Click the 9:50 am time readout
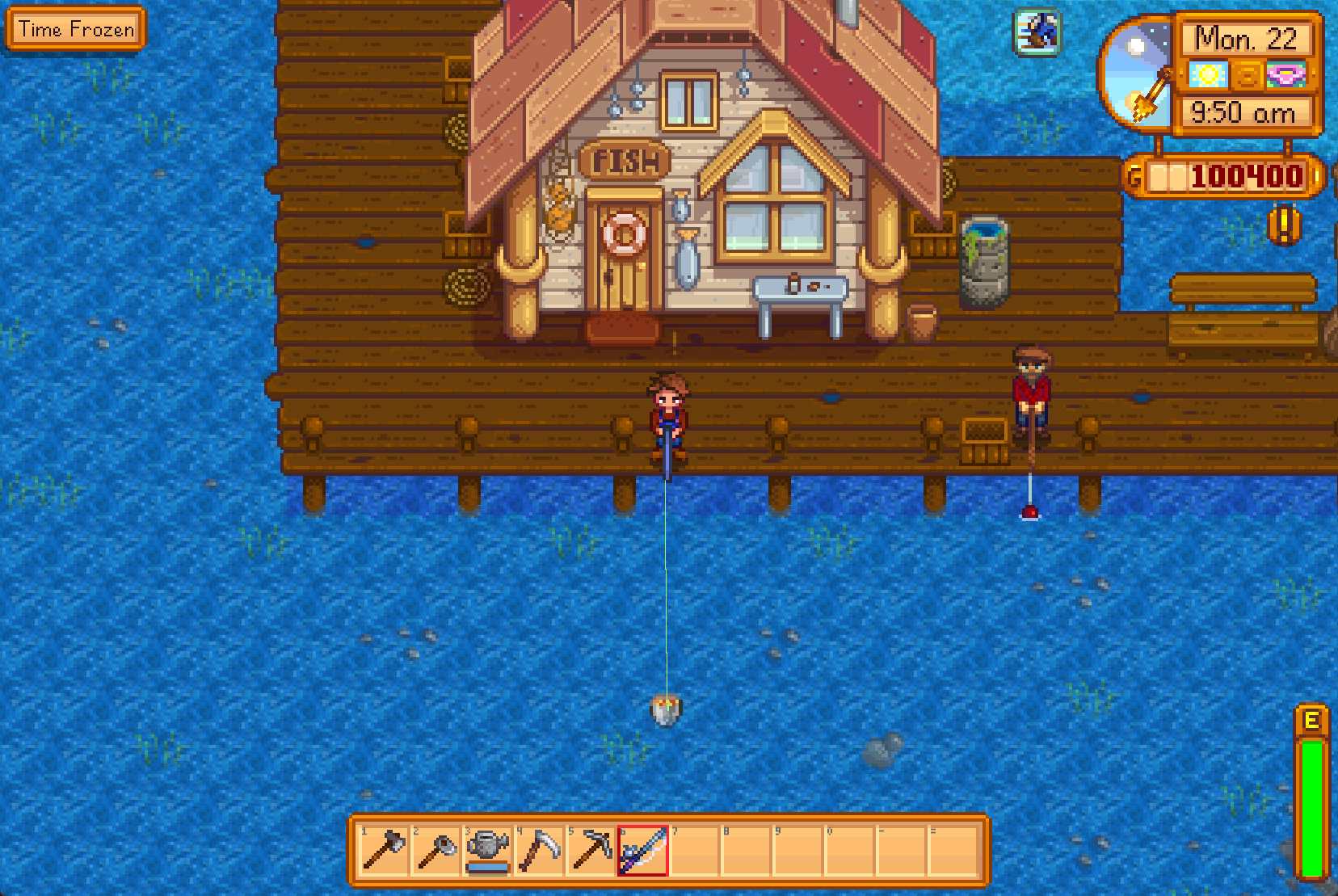1338x896 pixels. coord(1242,113)
